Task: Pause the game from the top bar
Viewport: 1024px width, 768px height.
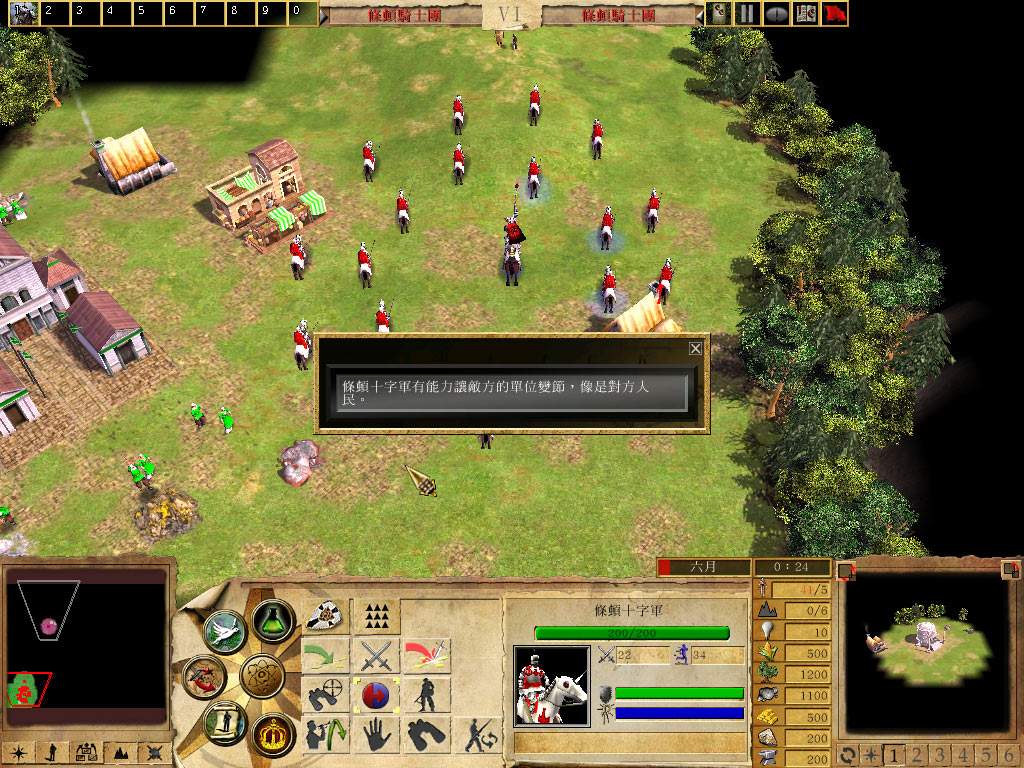Action: click(x=746, y=14)
